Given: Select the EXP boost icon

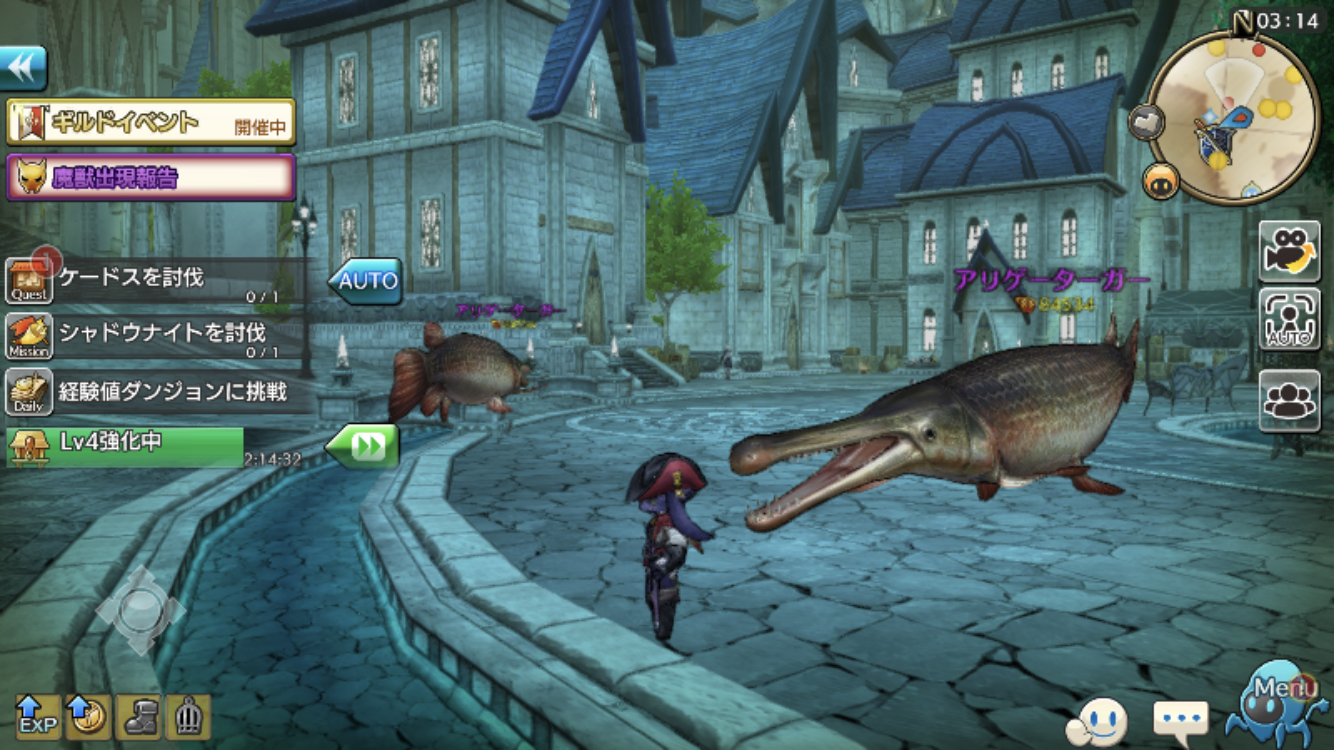Looking at the screenshot, I should click(38, 716).
